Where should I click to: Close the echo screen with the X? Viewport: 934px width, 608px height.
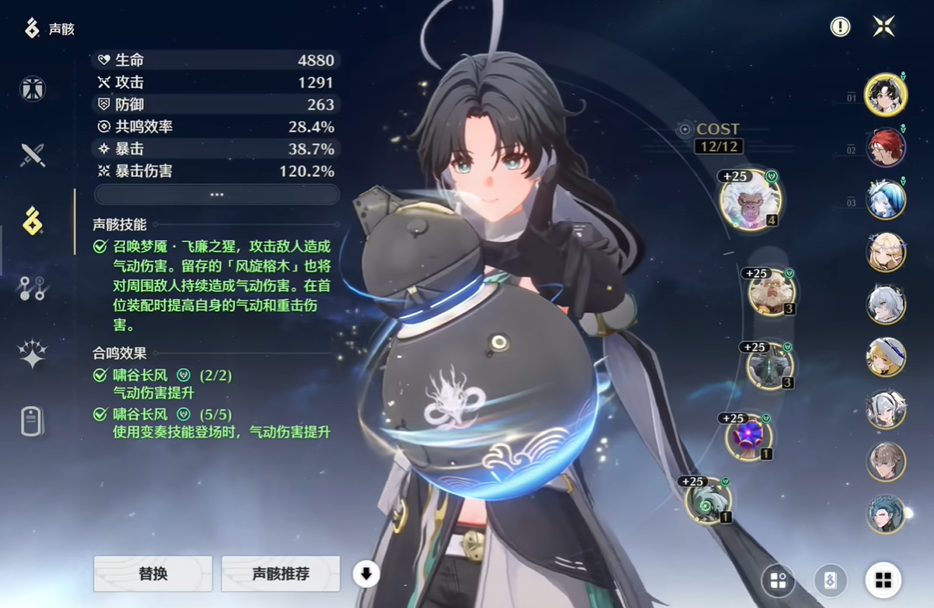pos(883,27)
